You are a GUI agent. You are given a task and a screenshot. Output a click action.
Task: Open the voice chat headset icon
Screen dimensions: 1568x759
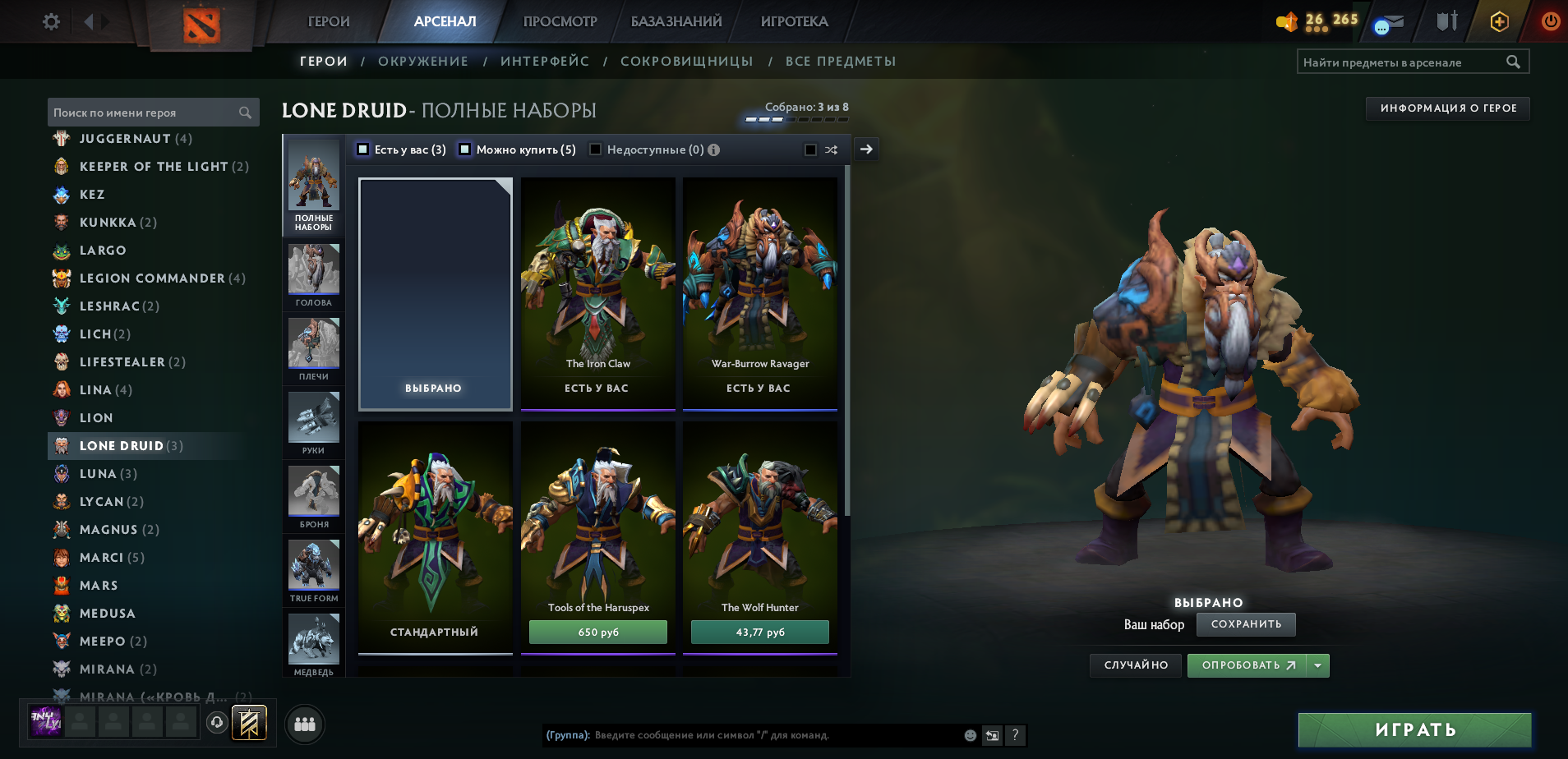click(215, 724)
